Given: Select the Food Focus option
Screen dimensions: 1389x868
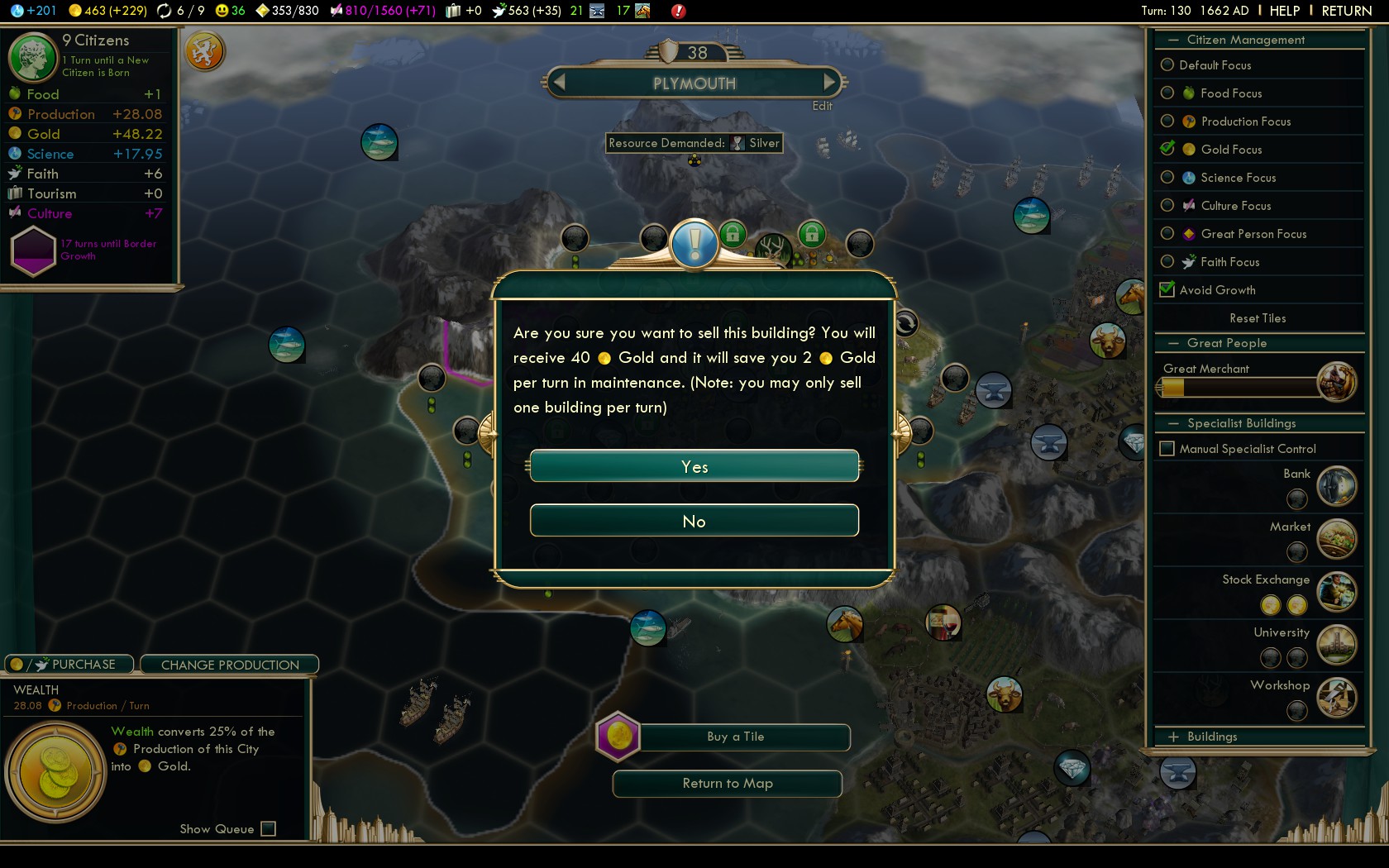Looking at the screenshot, I should tap(1167, 93).
